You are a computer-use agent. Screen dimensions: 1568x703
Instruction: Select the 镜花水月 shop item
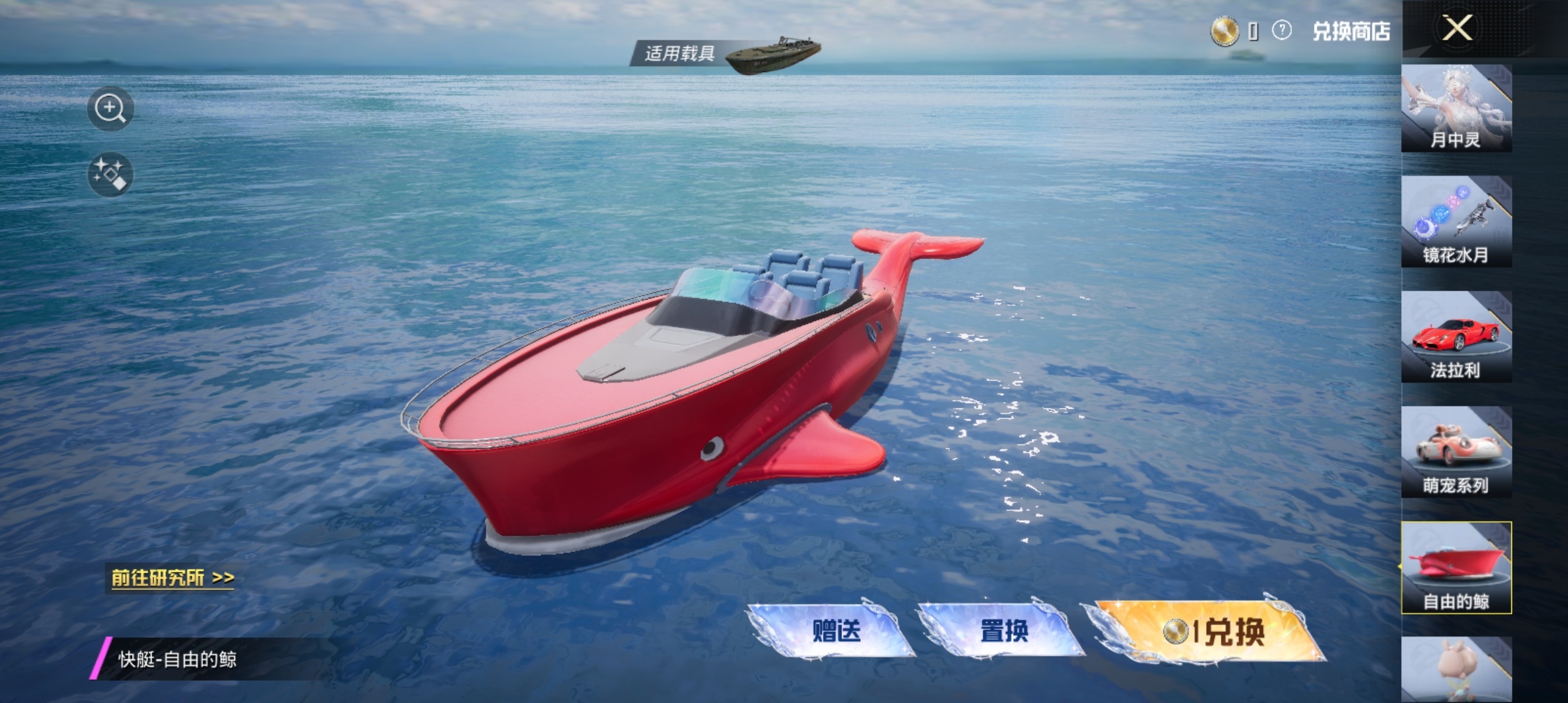click(1456, 222)
